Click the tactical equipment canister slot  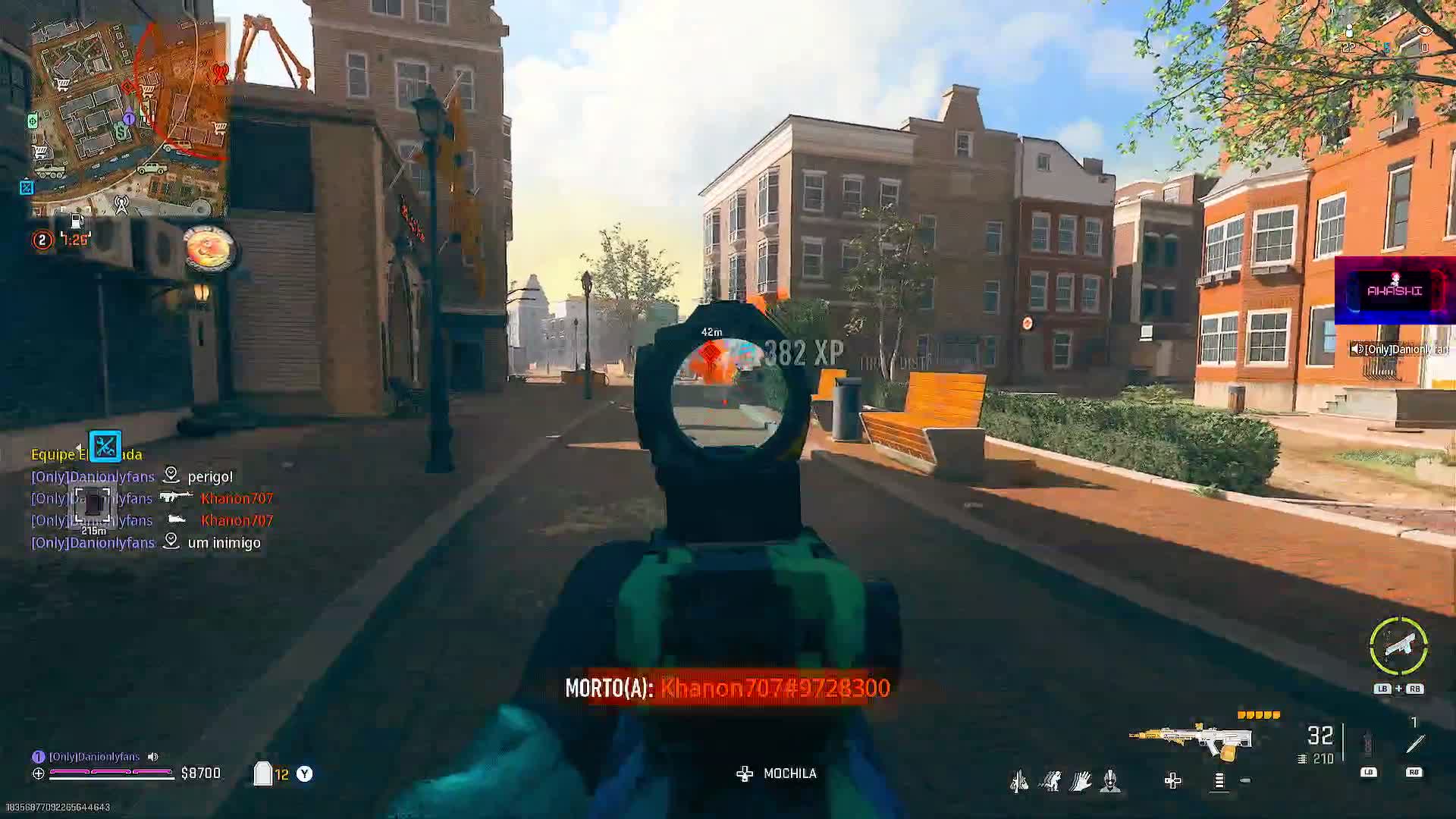click(1368, 744)
